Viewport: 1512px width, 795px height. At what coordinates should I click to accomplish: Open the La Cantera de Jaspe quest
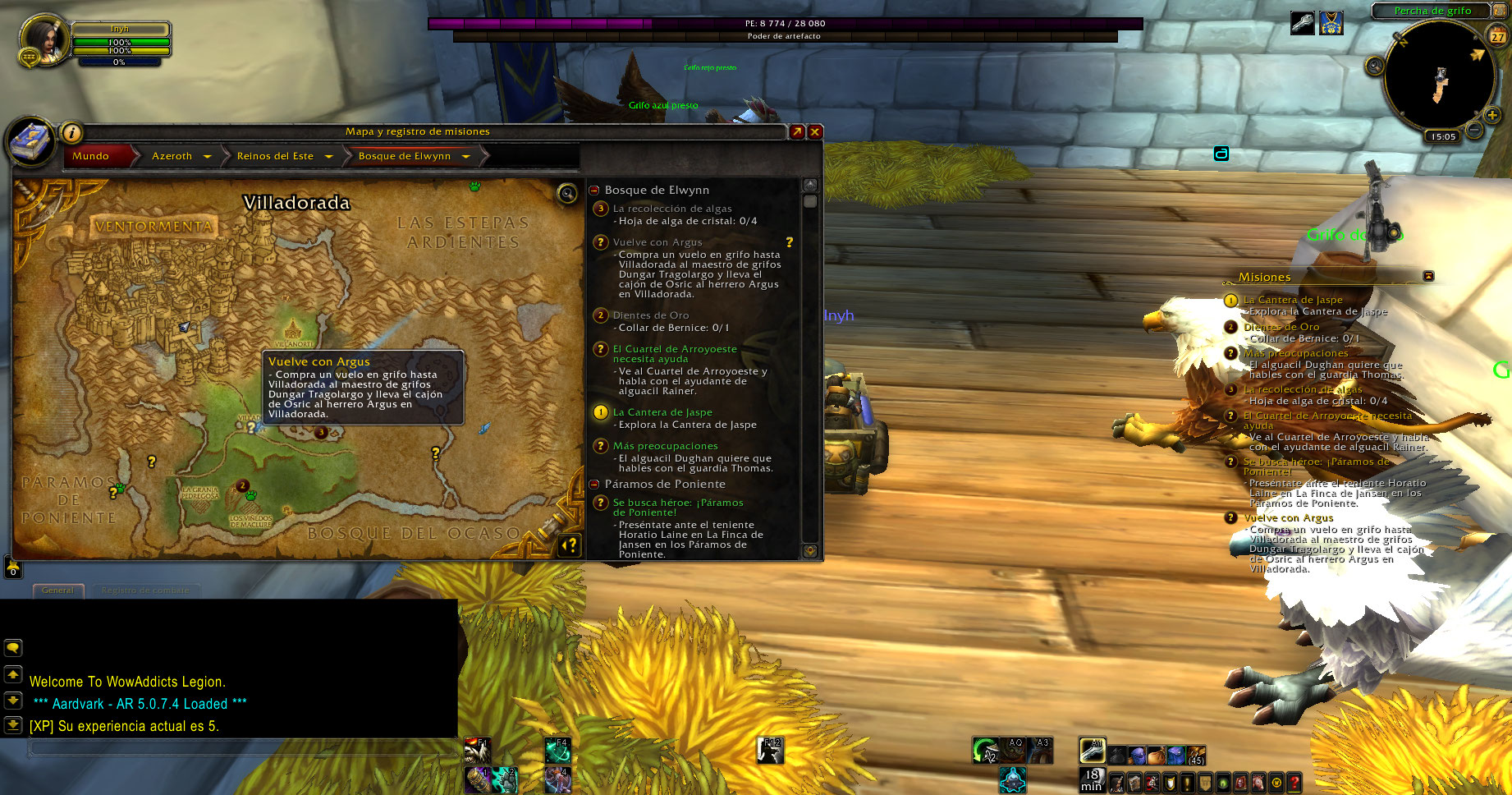tap(662, 412)
